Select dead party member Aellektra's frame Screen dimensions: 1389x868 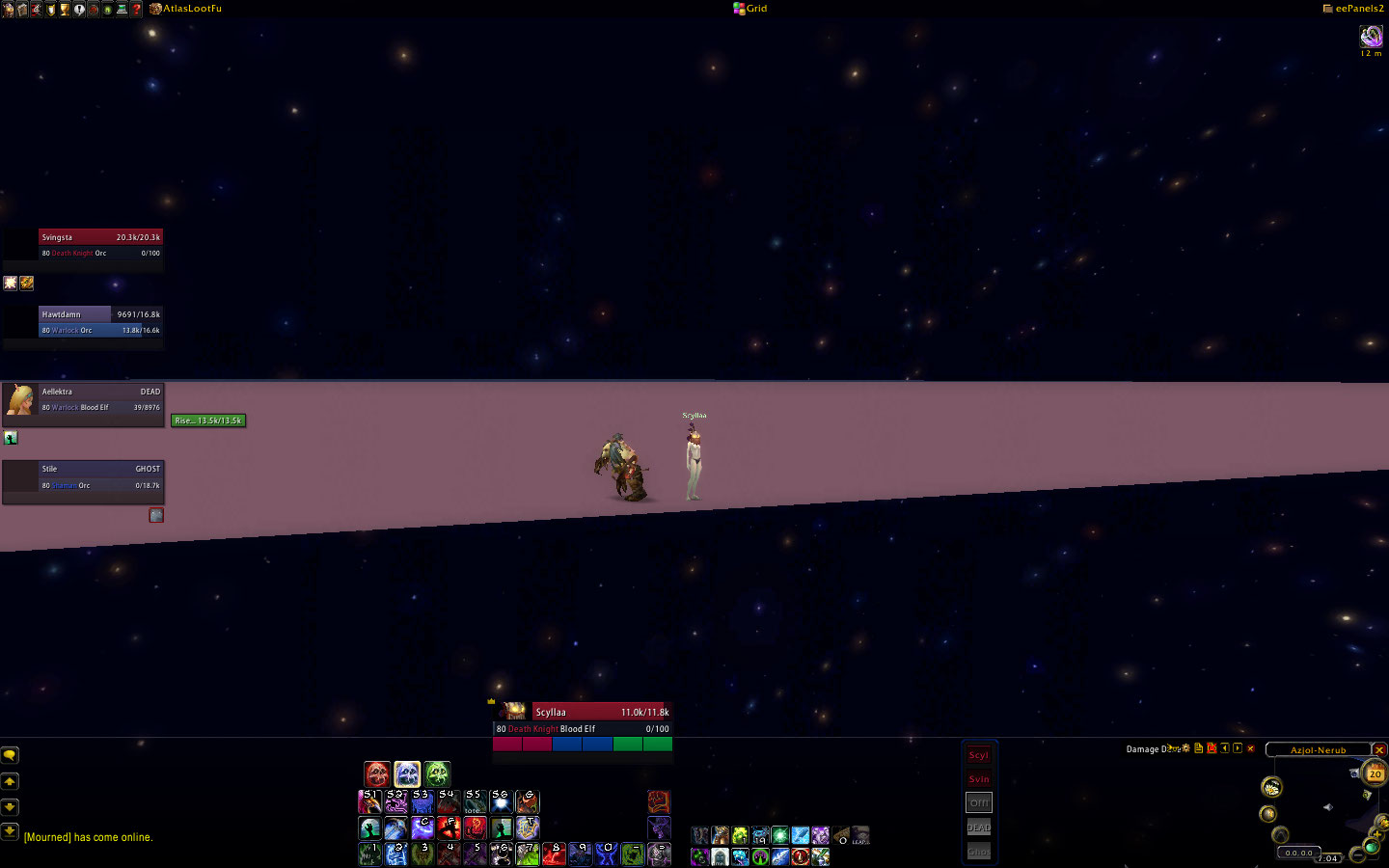coord(100,399)
